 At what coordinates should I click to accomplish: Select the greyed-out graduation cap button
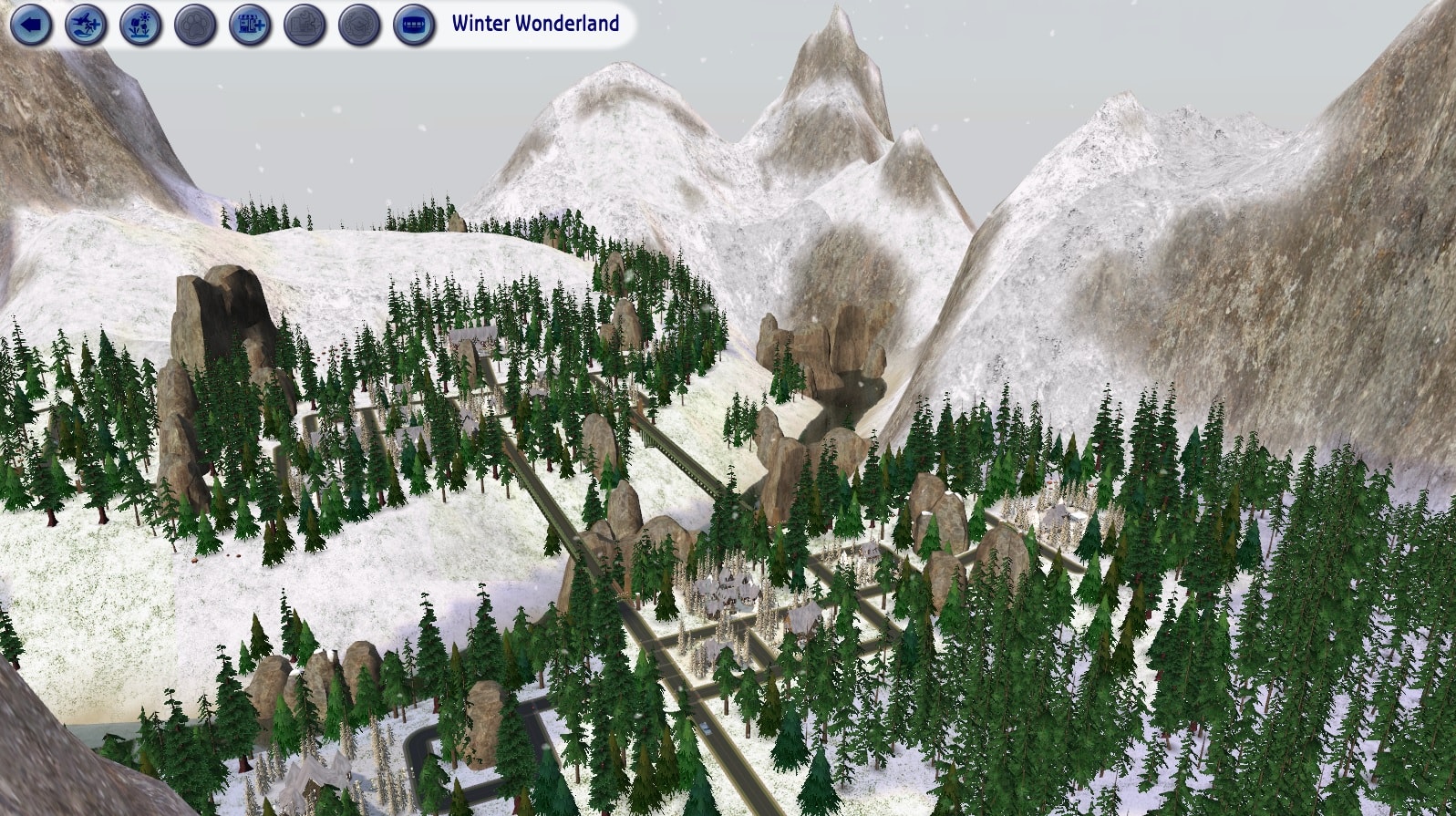coord(359,25)
